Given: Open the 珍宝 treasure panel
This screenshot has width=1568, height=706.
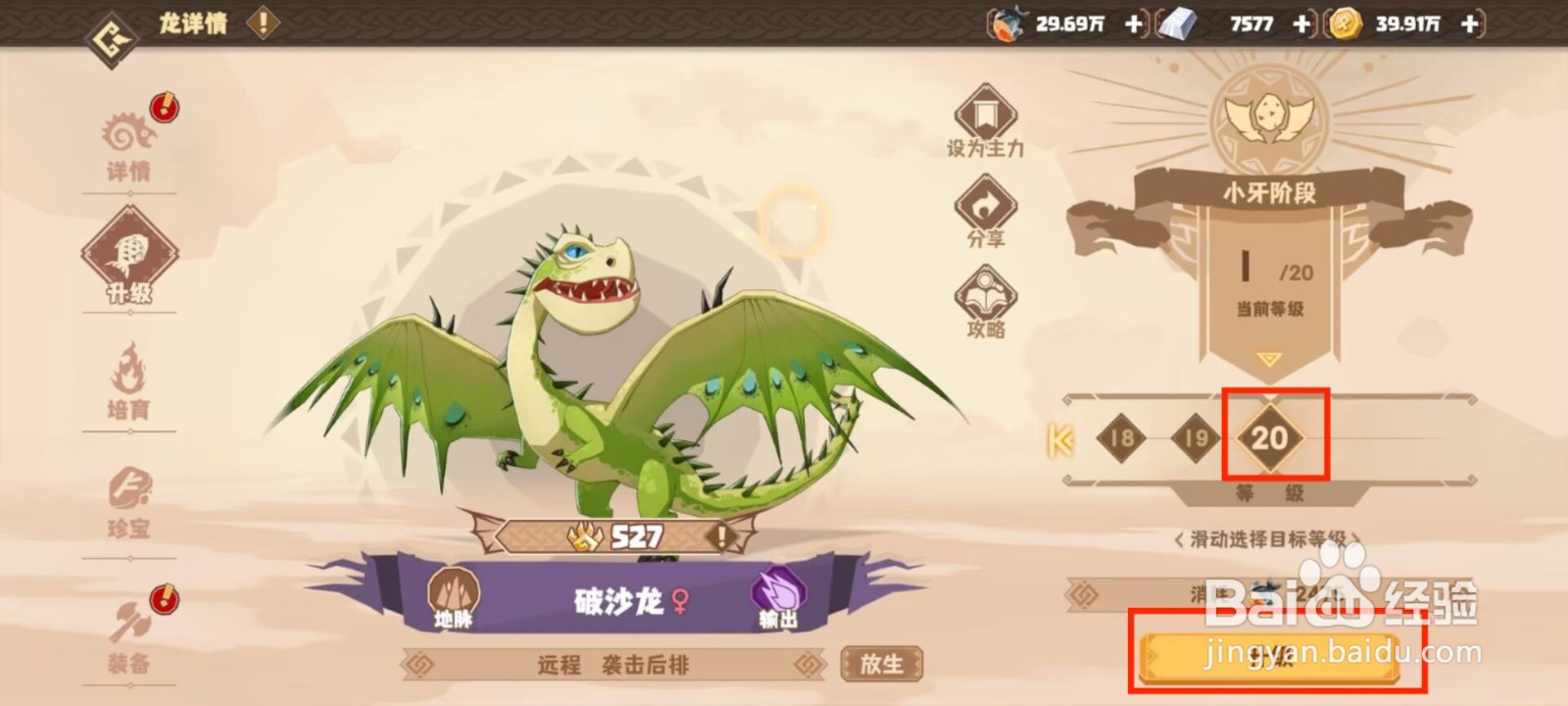Looking at the screenshot, I should (x=128, y=502).
